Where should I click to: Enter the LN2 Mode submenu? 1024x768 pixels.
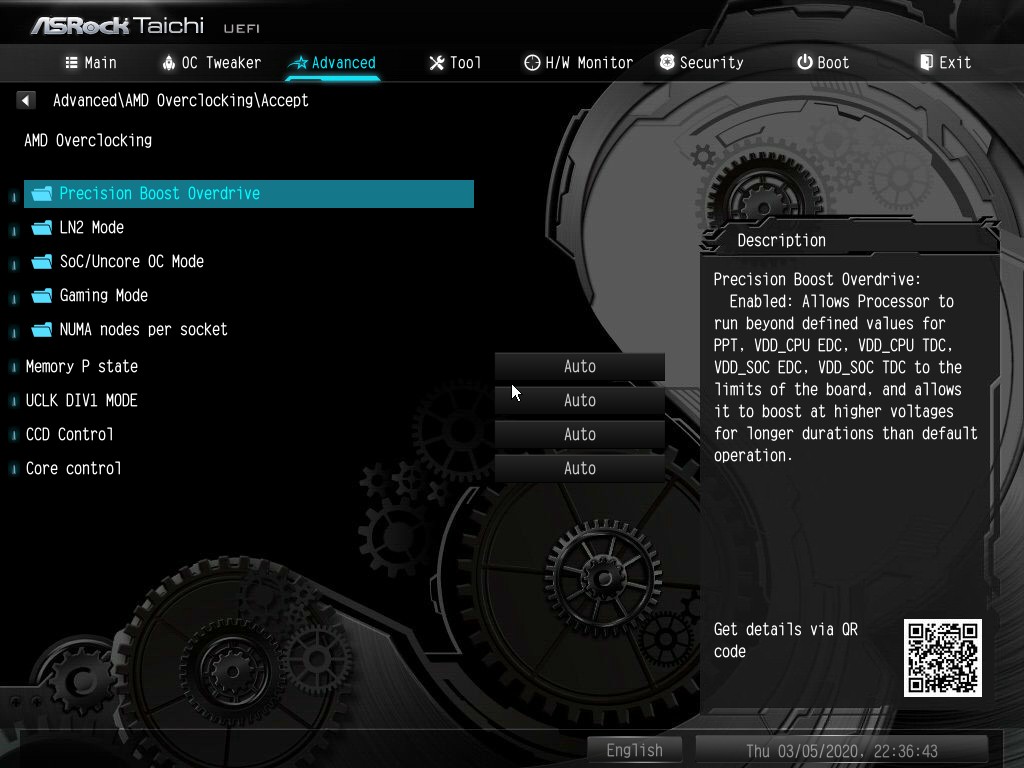(x=91, y=228)
